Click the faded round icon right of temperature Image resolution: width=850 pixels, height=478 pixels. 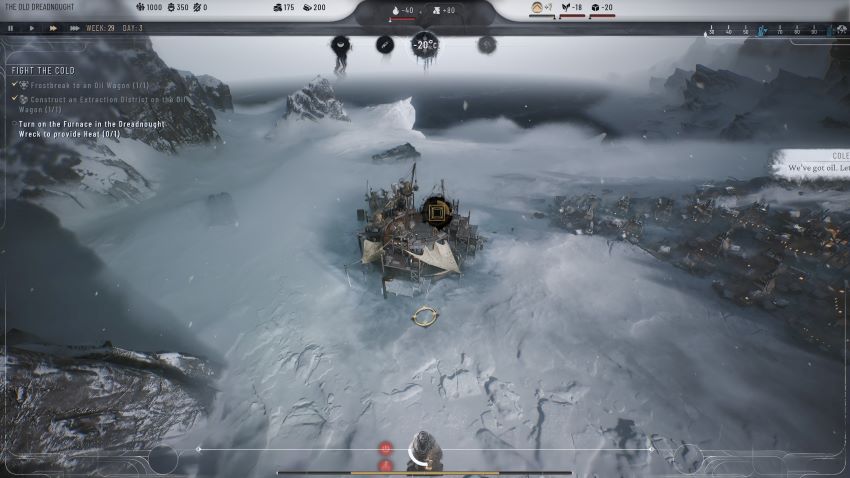[487, 44]
